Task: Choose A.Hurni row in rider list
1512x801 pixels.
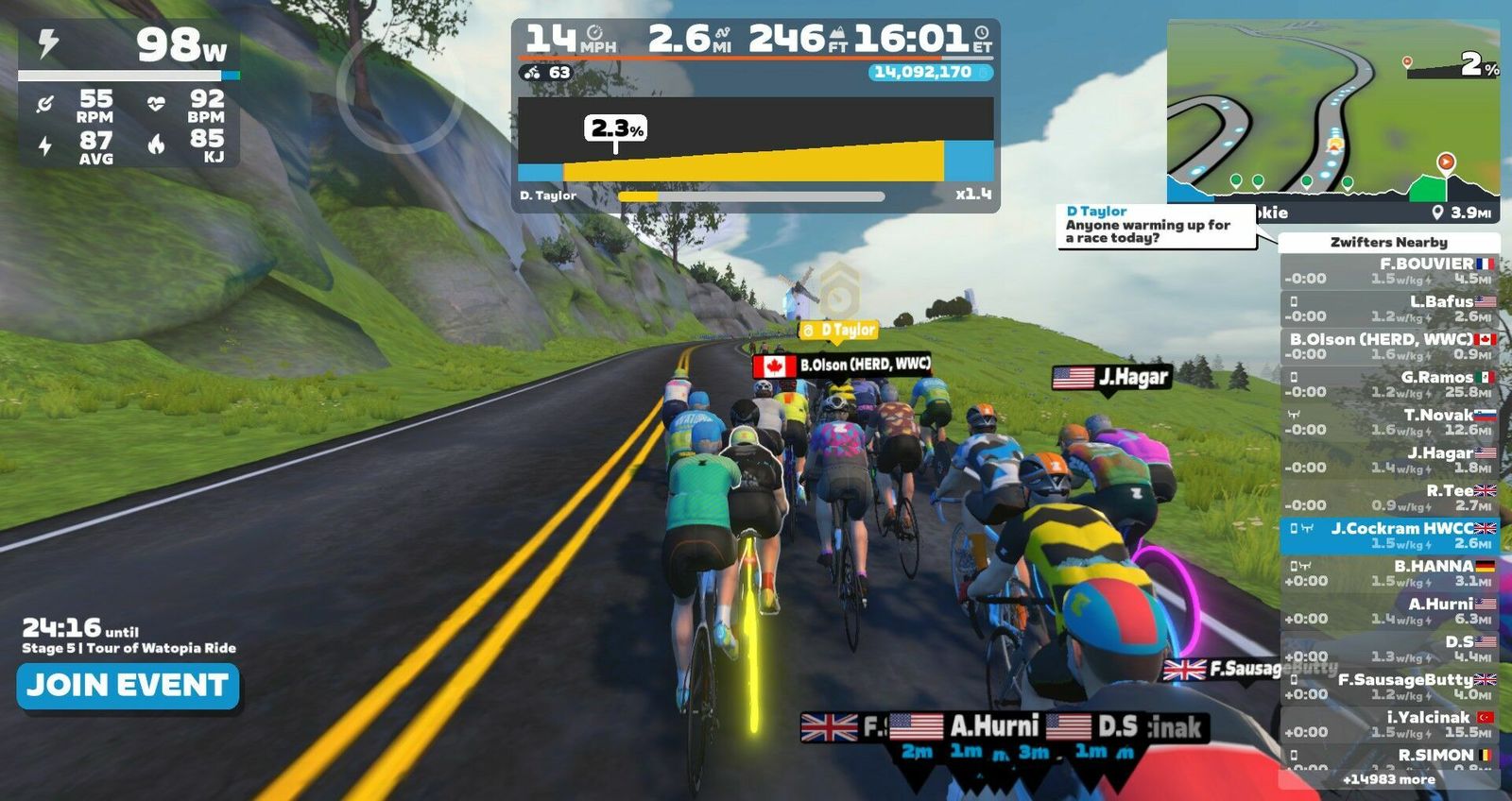Action: coord(1389,611)
